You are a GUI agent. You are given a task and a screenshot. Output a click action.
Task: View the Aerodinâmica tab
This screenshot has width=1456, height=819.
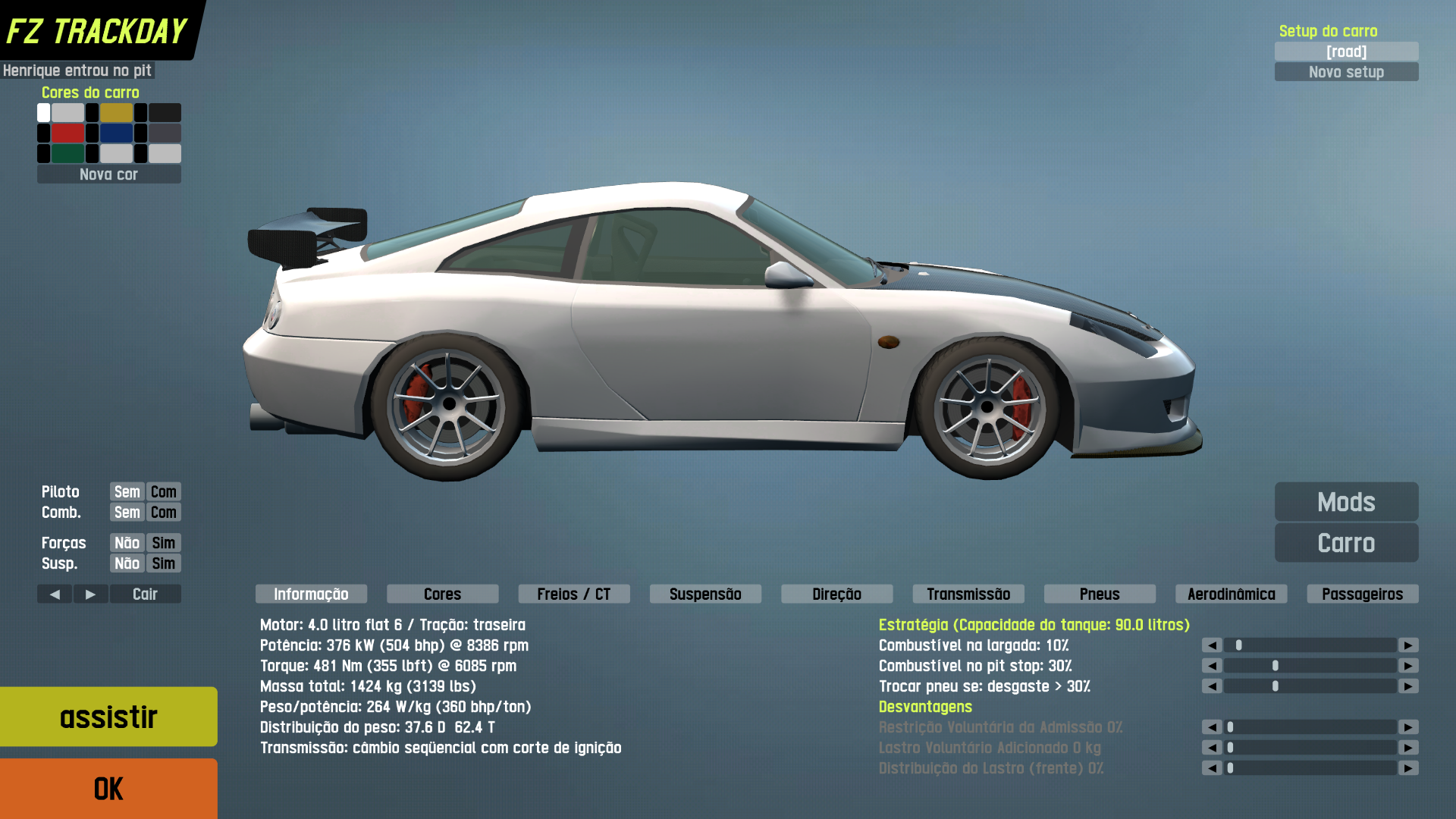(x=1232, y=594)
